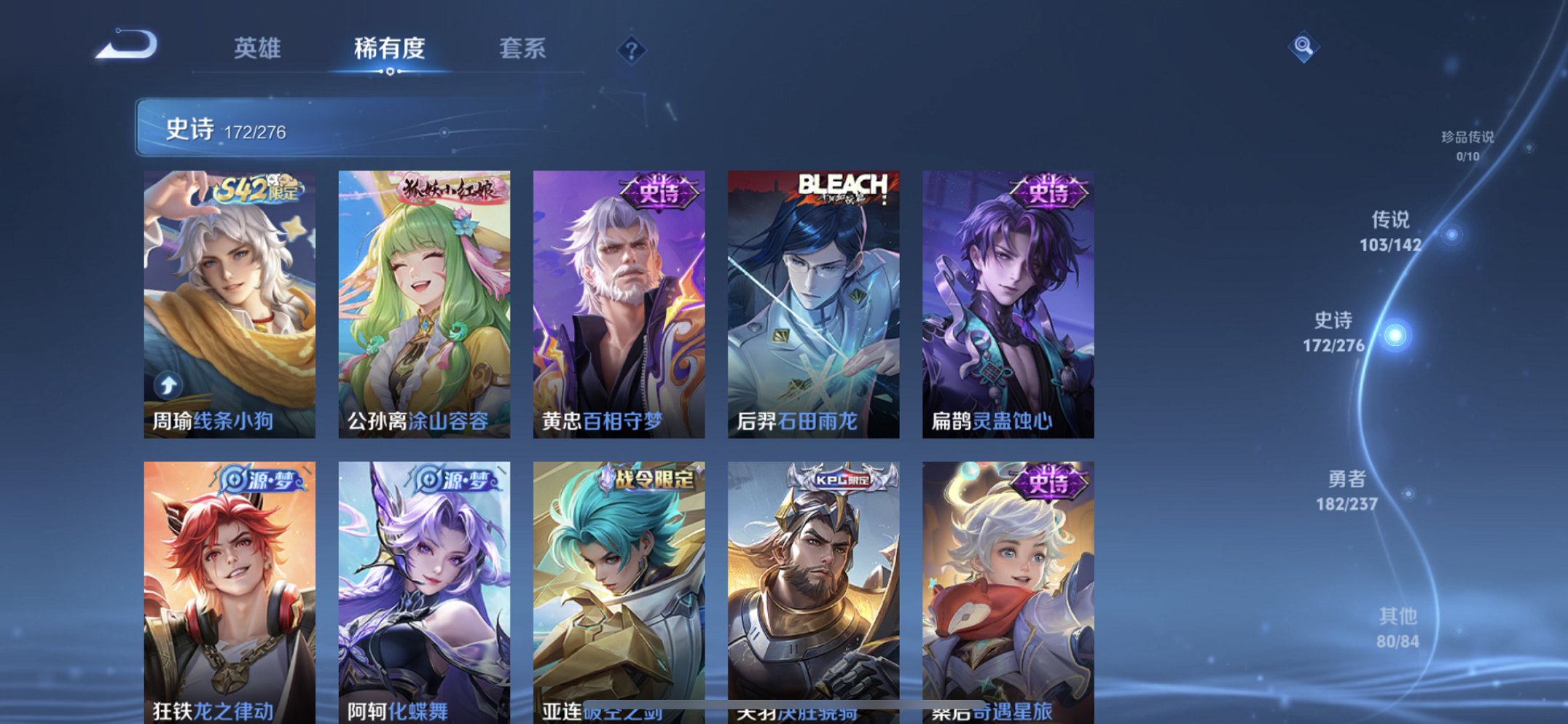
Task: Click the question mark help icon
Action: pos(631,50)
